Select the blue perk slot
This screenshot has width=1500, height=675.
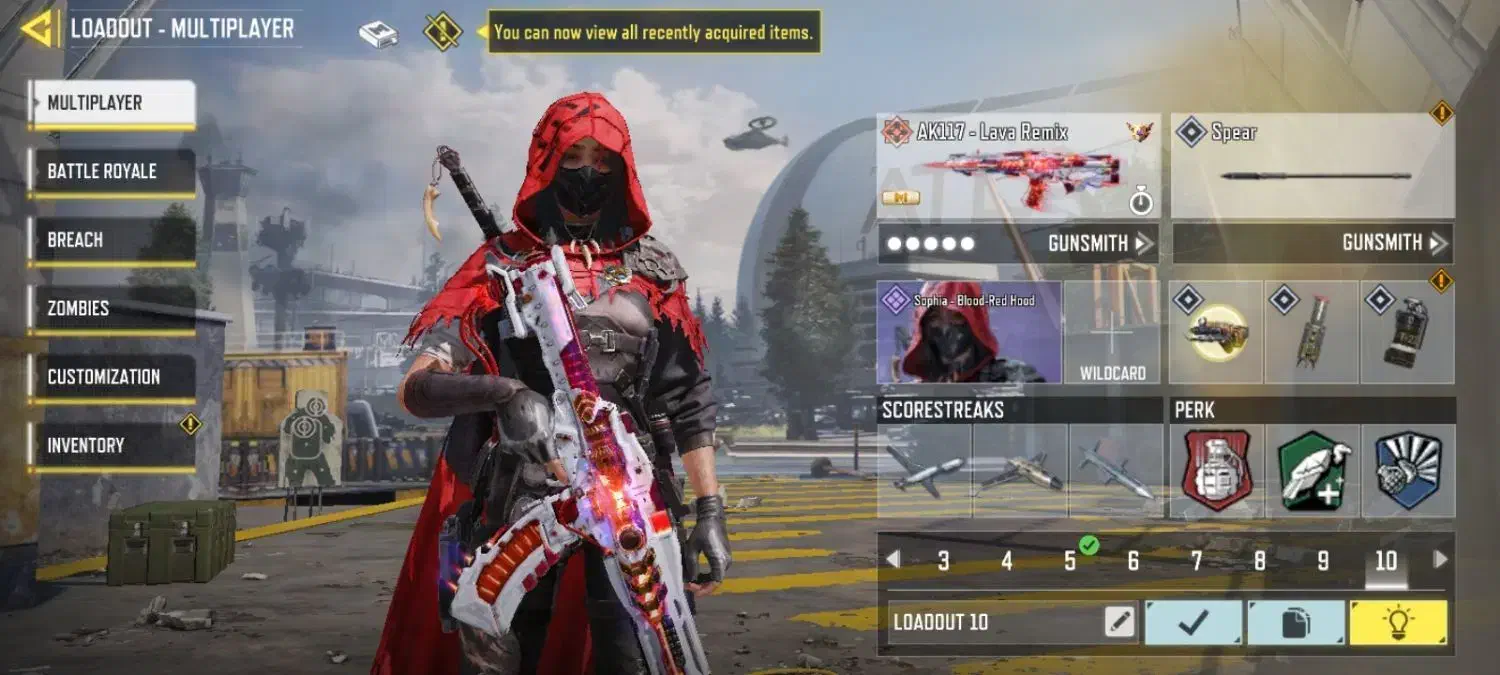(1408, 471)
